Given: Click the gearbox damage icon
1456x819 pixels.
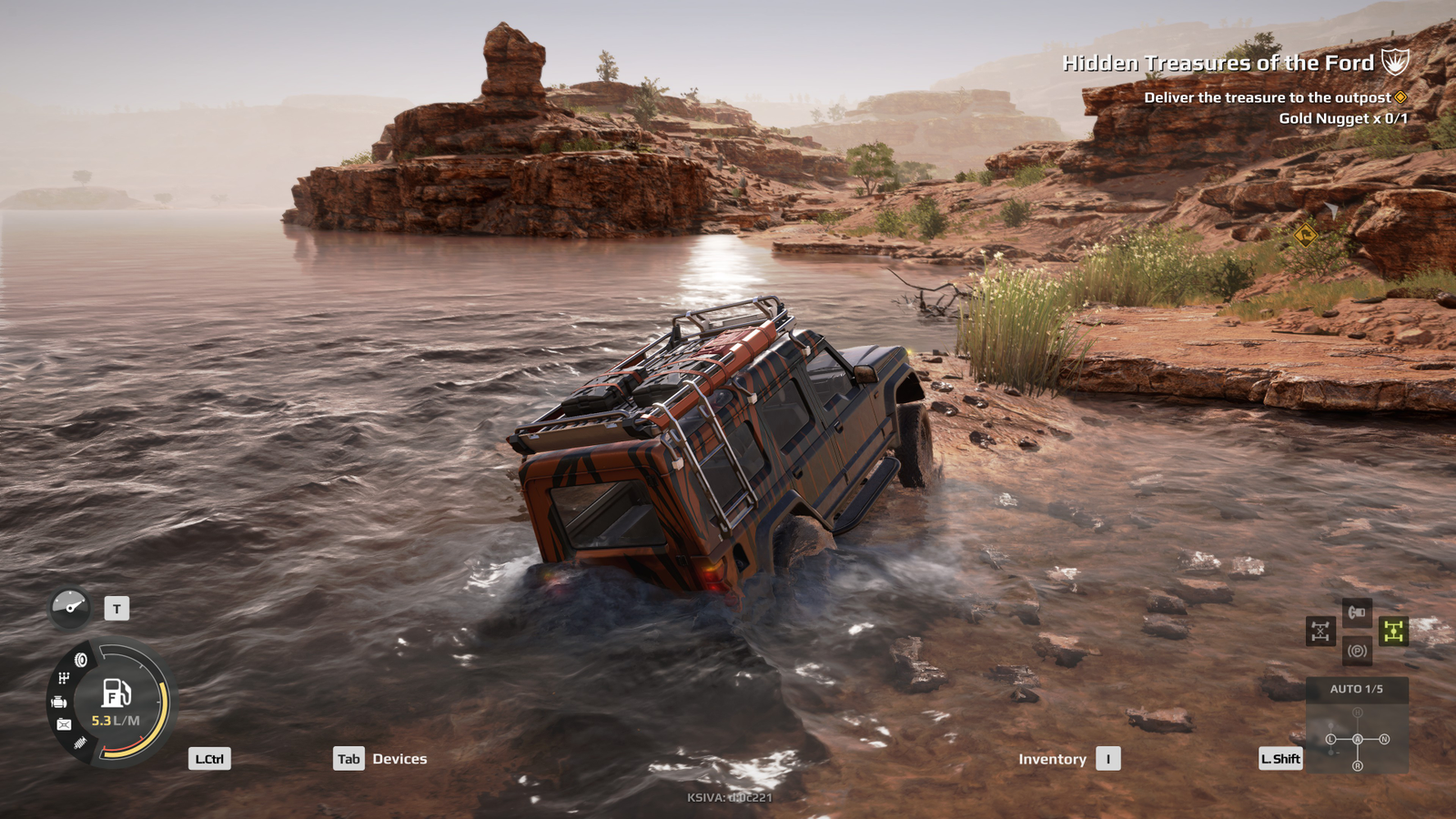Looking at the screenshot, I should (x=63, y=677).
